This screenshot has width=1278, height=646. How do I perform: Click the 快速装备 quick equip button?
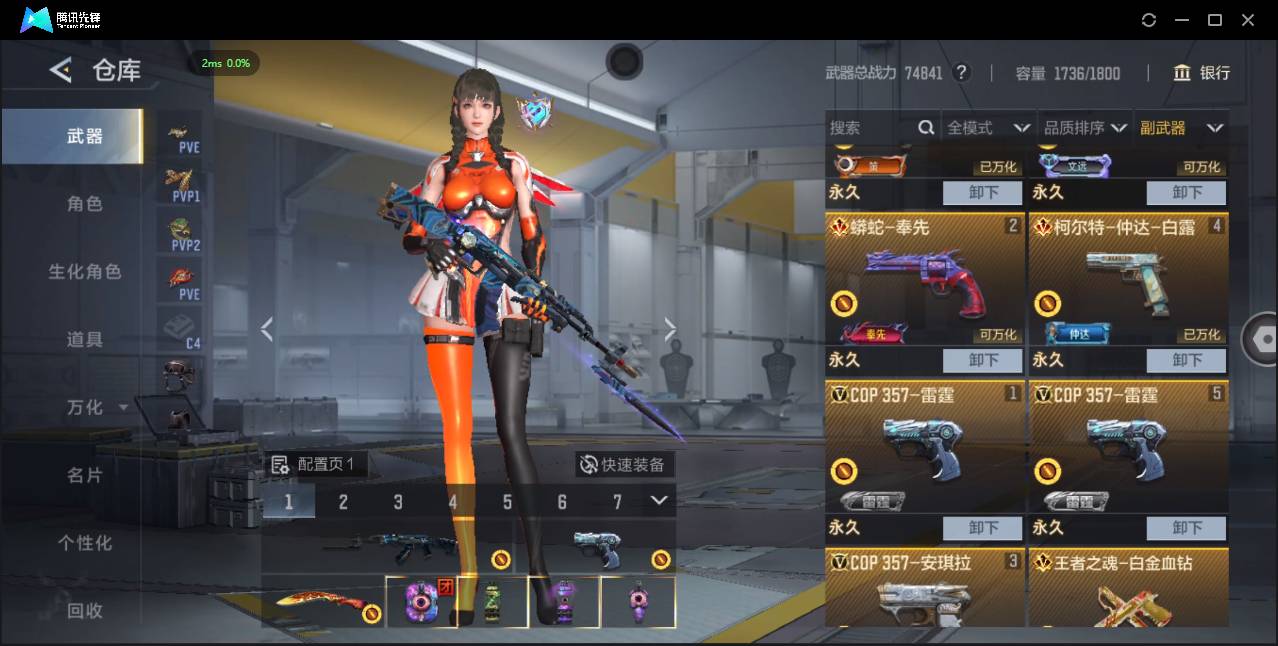click(624, 465)
